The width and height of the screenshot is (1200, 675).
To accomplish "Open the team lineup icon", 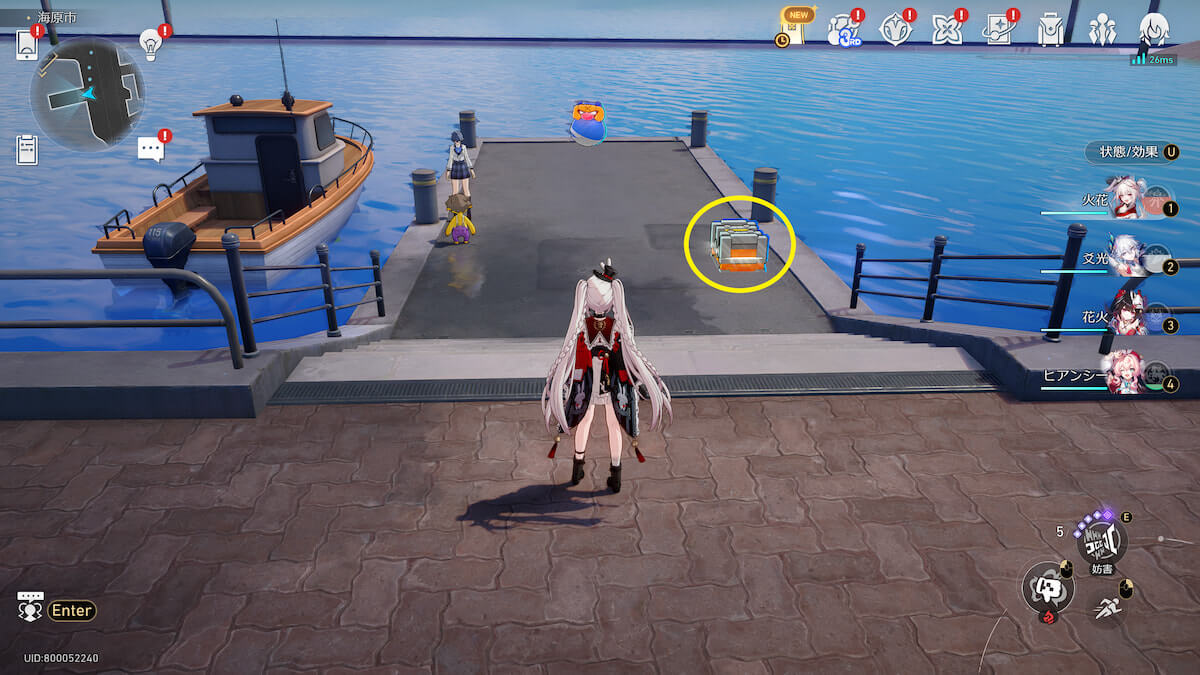I will 1102,30.
